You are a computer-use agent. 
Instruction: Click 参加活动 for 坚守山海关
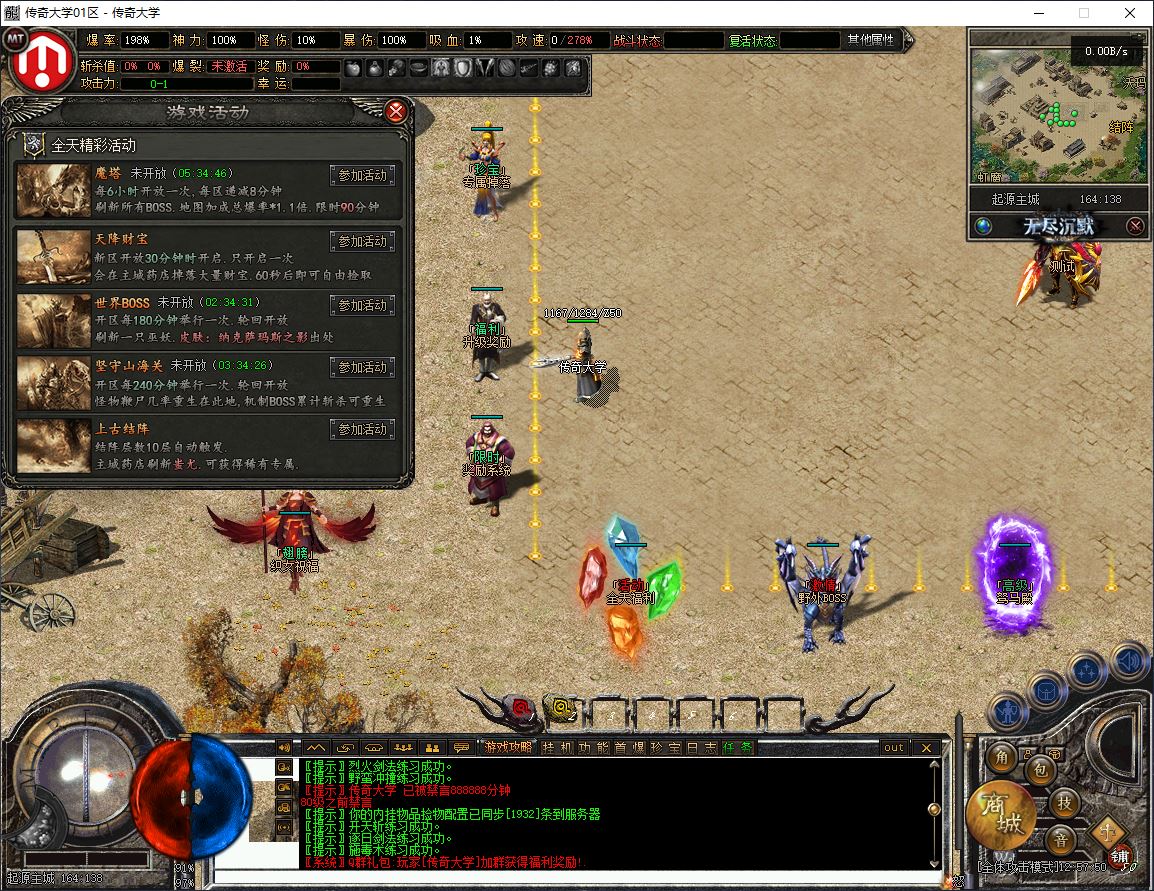pyautogui.click(x=361, y=368)
